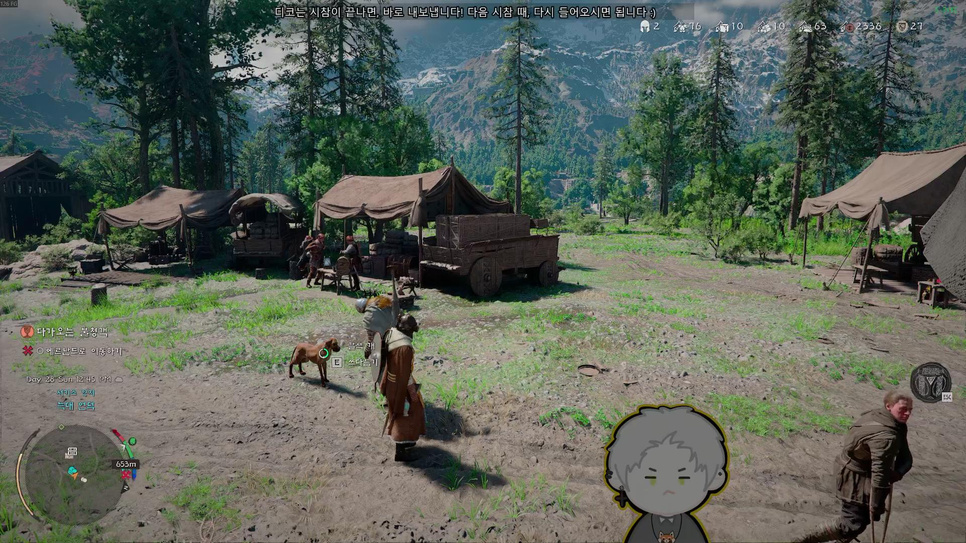The height and width of the screenshot is (543, 966).
Task: Select the approaching visitor quest tracker entry
Action: pos(66,331)
